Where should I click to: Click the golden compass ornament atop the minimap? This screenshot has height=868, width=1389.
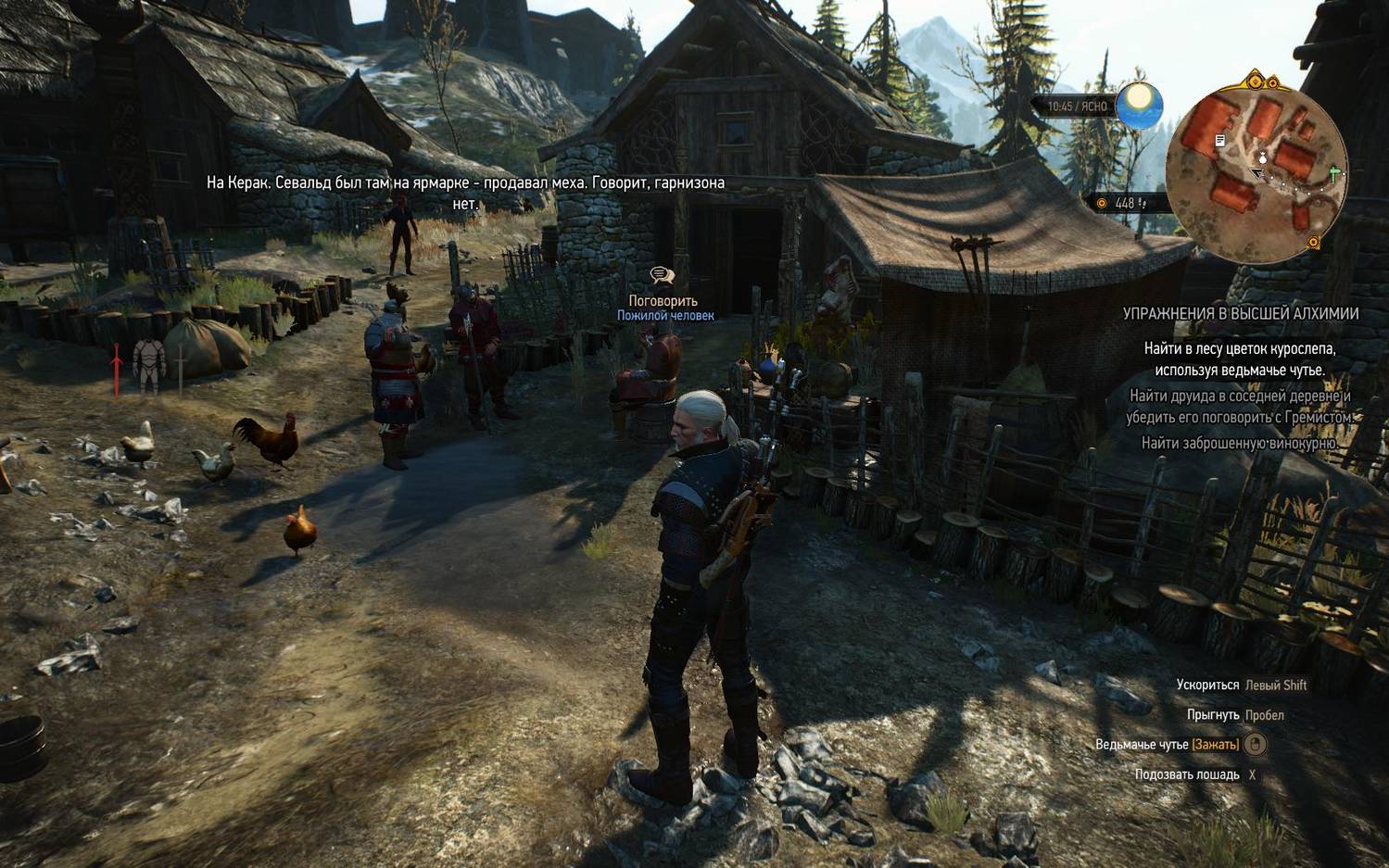(x=1255, y=80)
